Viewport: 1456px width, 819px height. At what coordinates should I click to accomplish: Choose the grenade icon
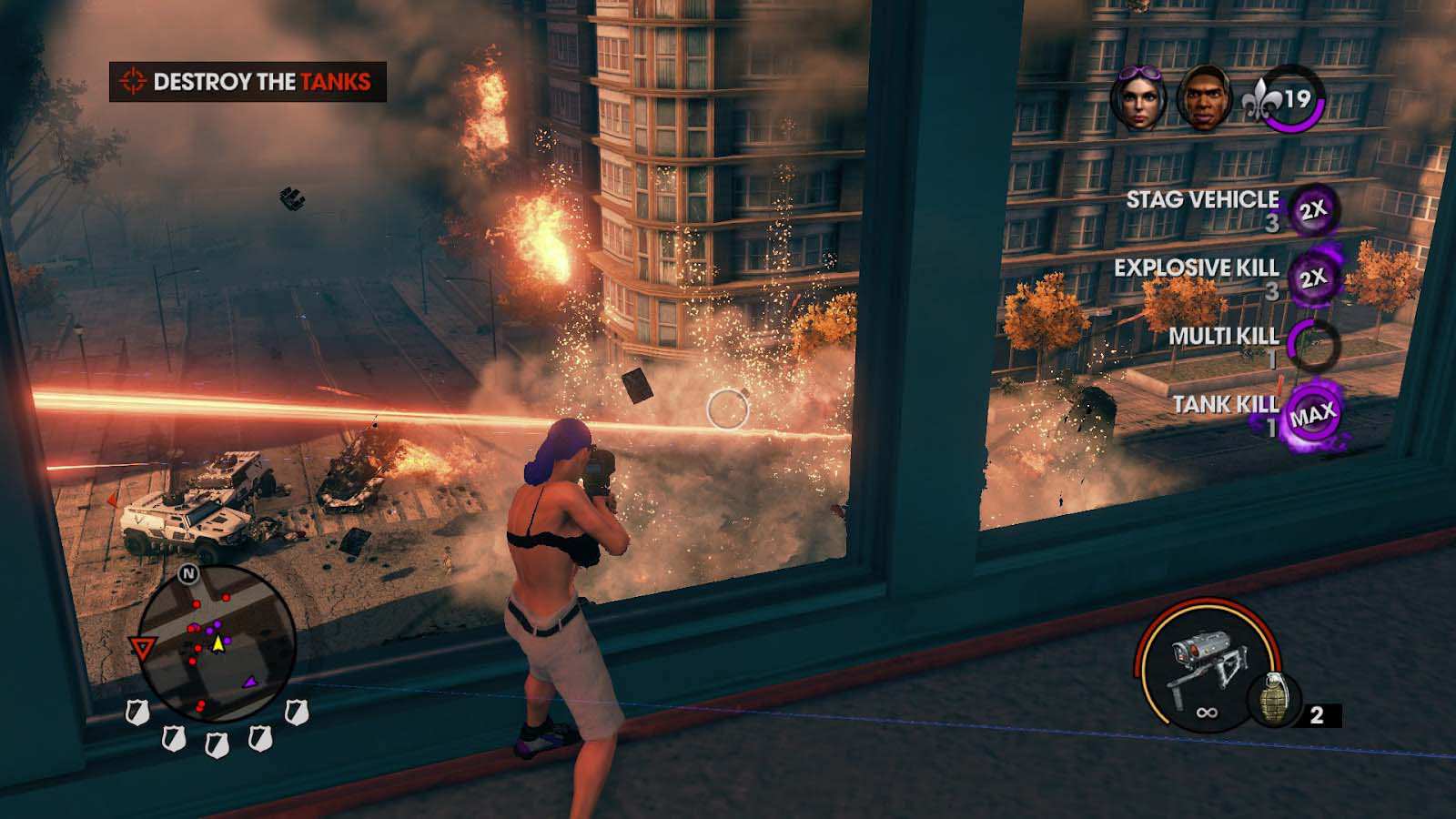tap(1274, 701)
